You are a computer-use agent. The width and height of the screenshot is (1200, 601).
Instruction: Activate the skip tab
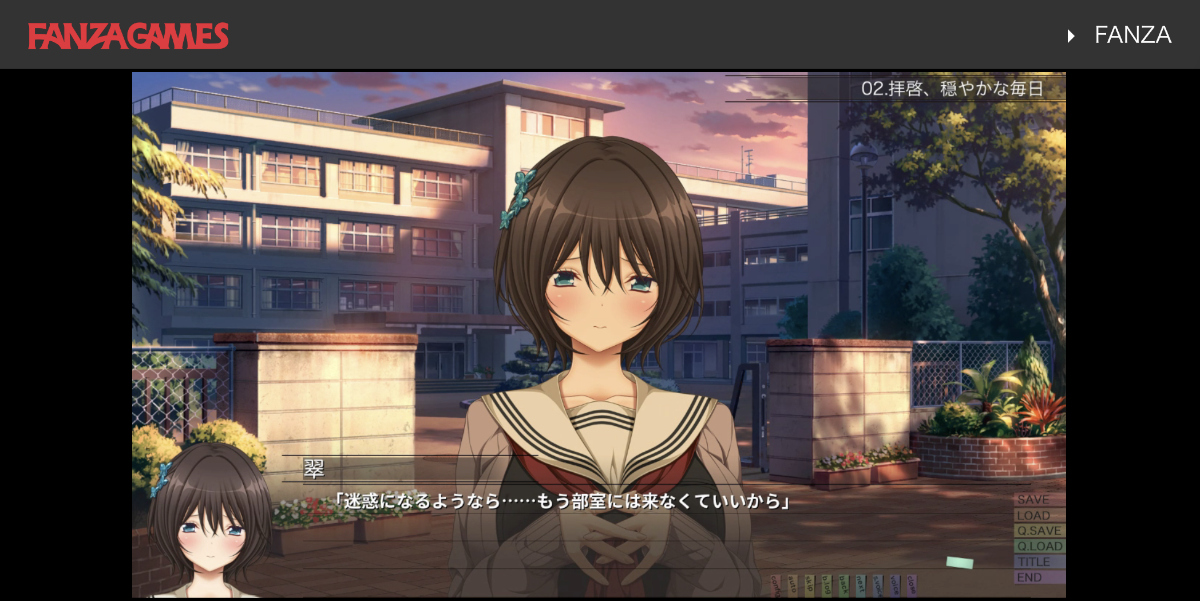(x=810, y=584)
